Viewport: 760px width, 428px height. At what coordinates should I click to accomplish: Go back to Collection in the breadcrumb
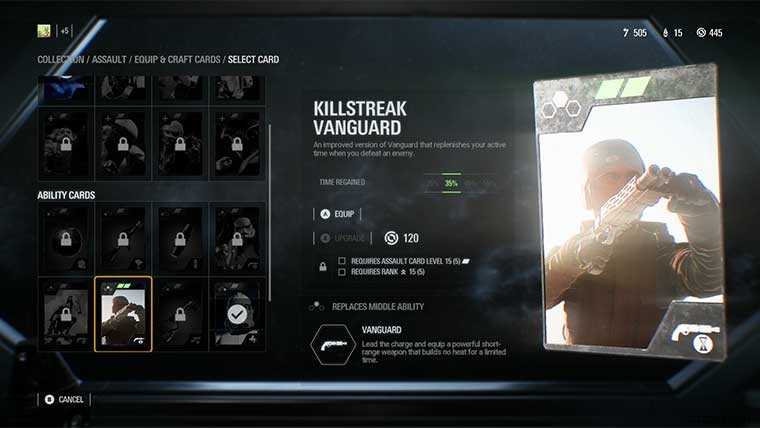61,60
